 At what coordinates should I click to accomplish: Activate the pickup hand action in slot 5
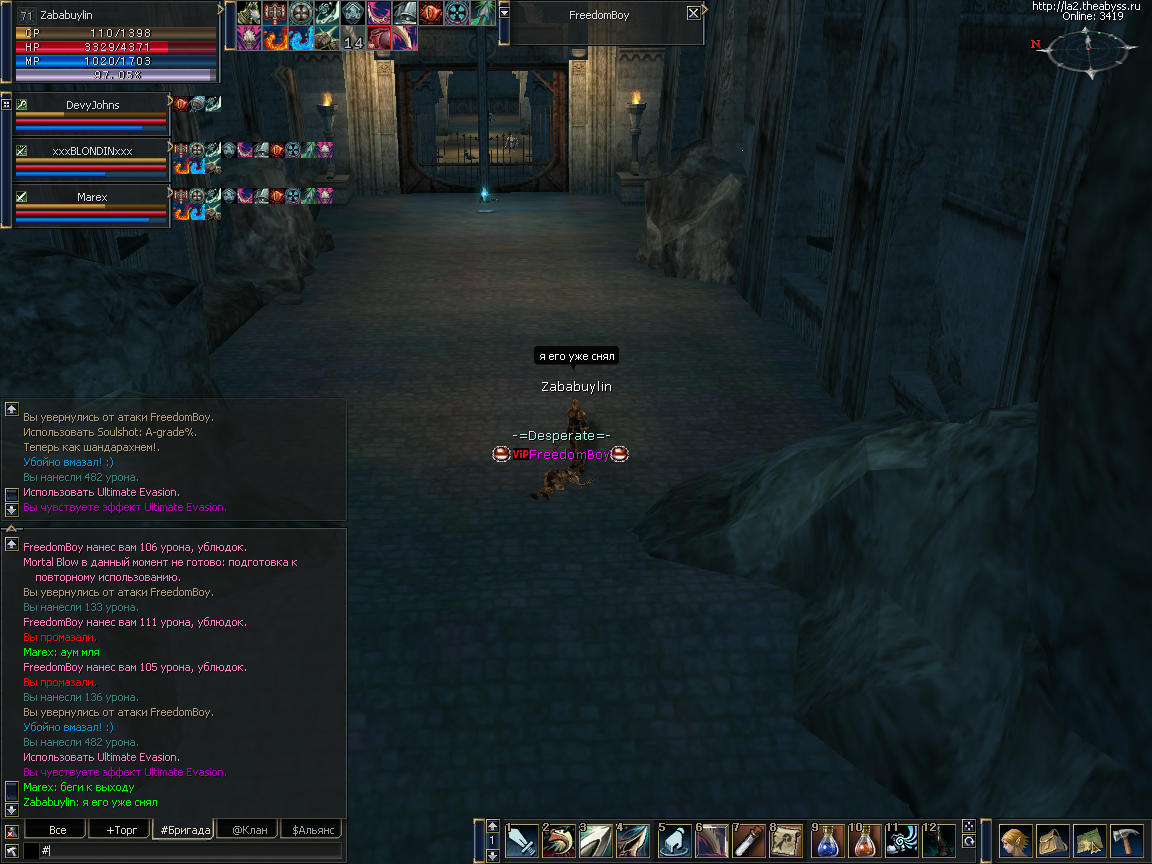click(x=675, y=841)
